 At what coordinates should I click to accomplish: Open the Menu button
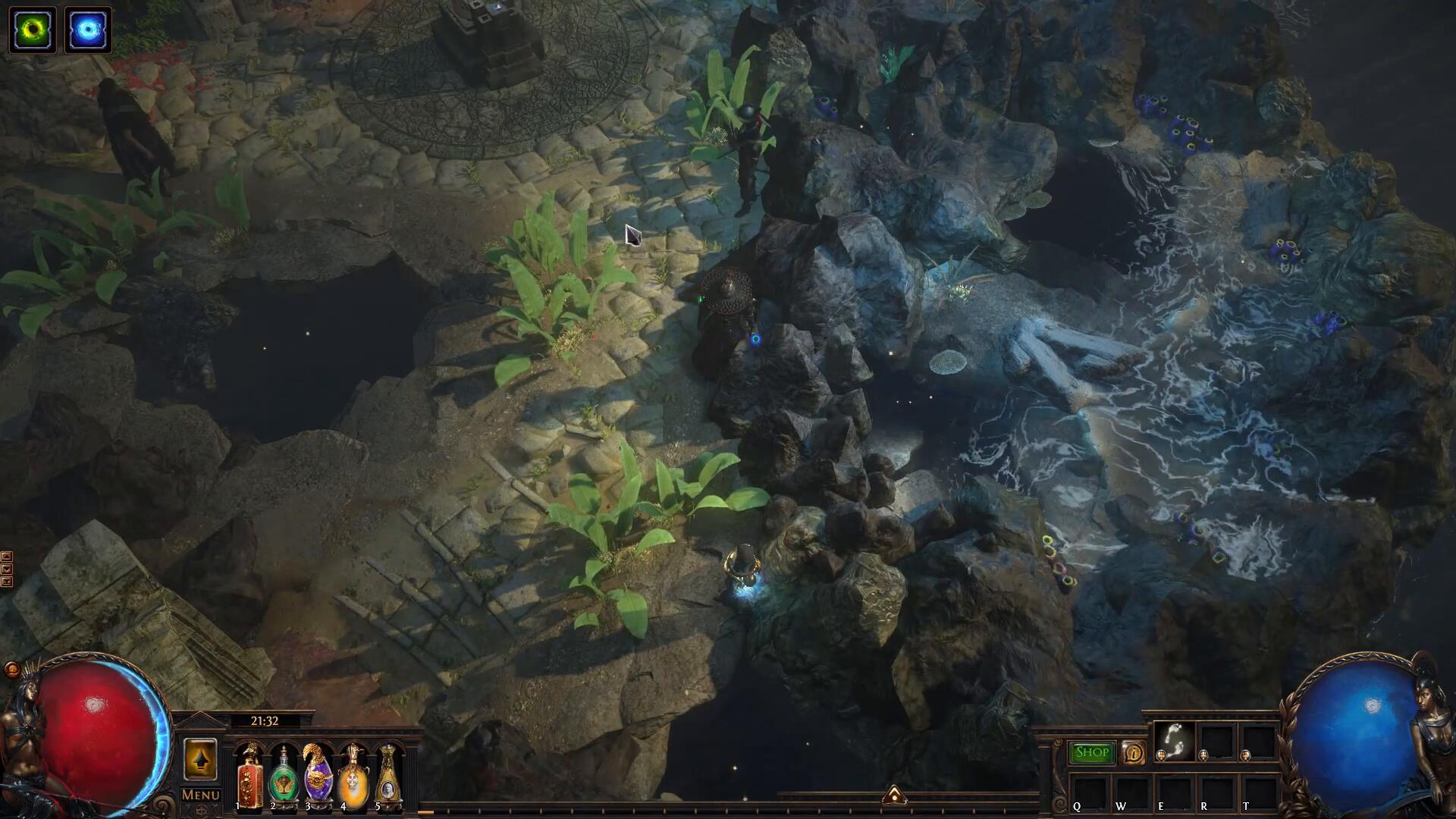click(201, 795)
